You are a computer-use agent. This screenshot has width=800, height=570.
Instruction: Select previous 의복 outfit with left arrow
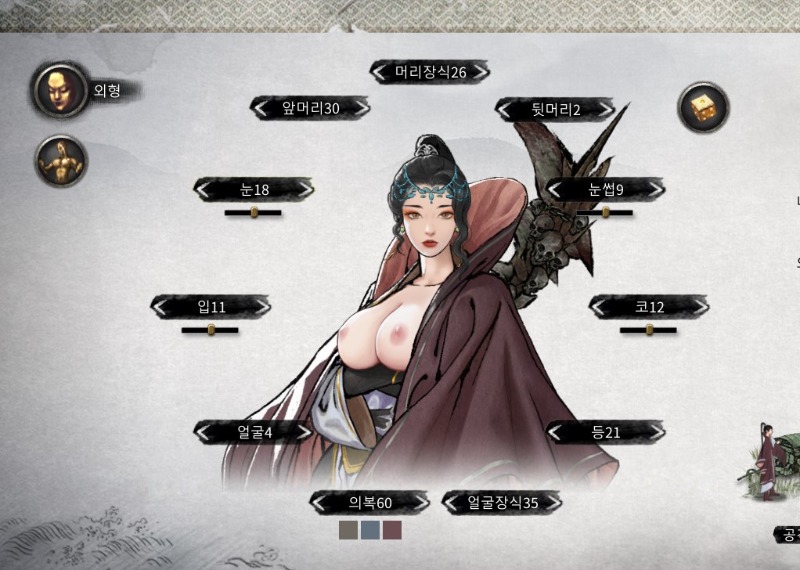320,502
